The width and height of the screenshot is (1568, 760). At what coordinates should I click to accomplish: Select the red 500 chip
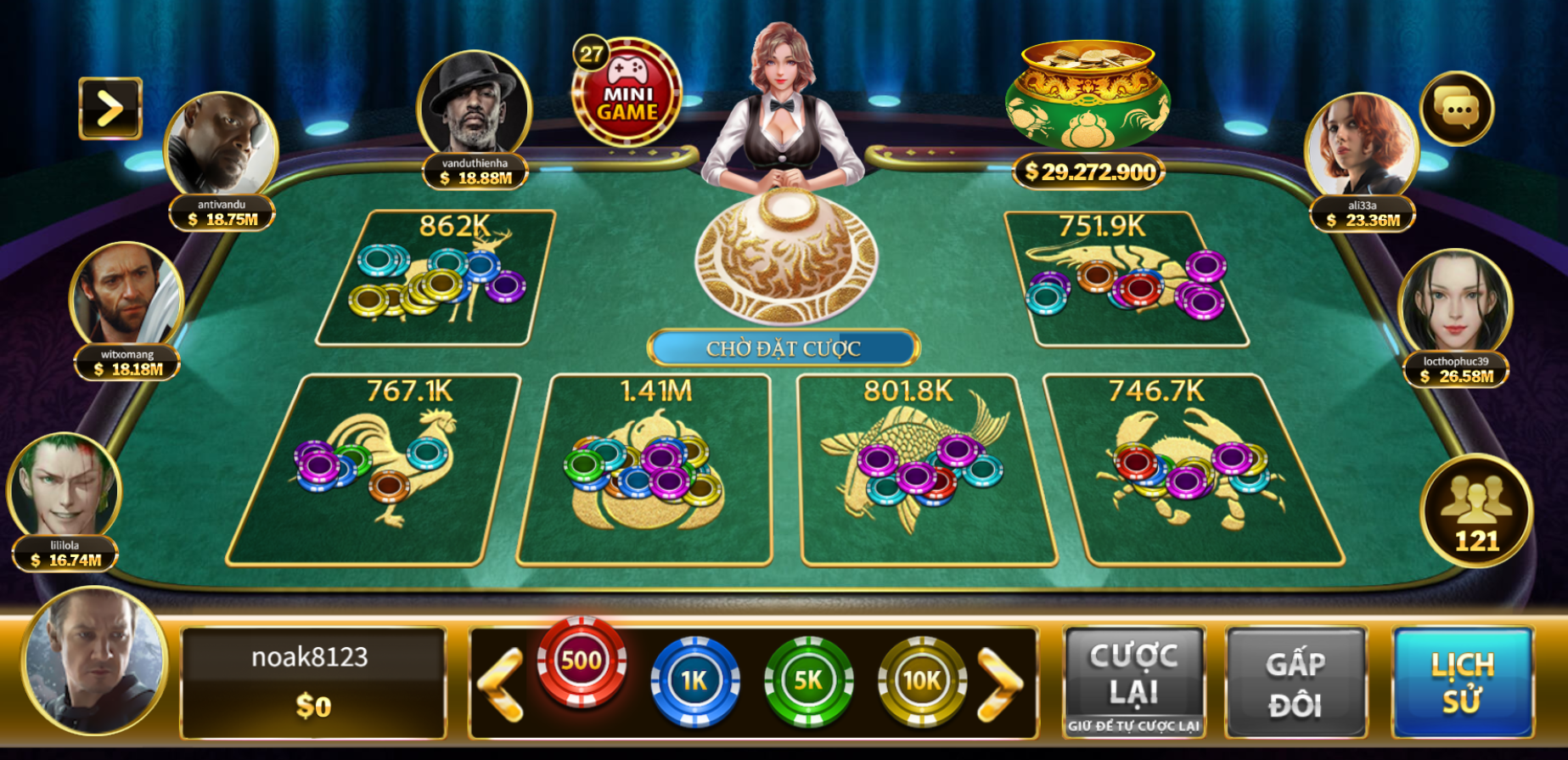(582, 662)
